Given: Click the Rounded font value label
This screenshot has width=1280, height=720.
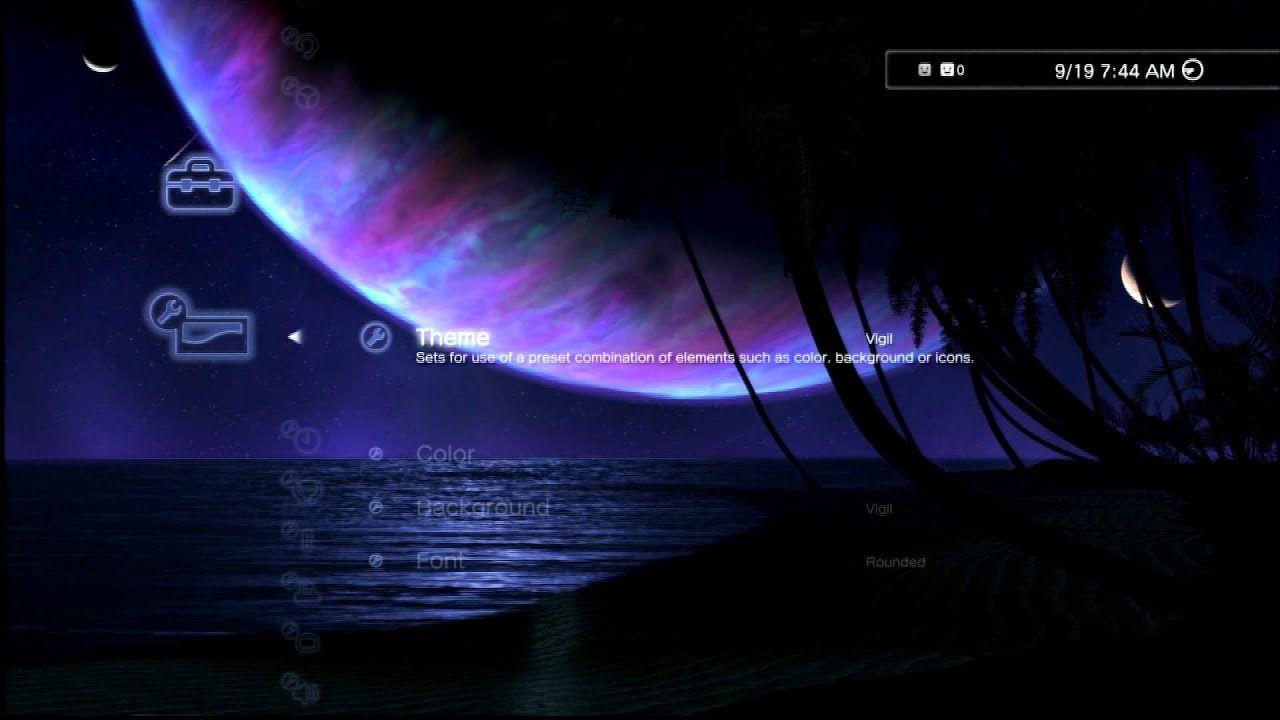Looking at the screenshot, I should 894,561.
